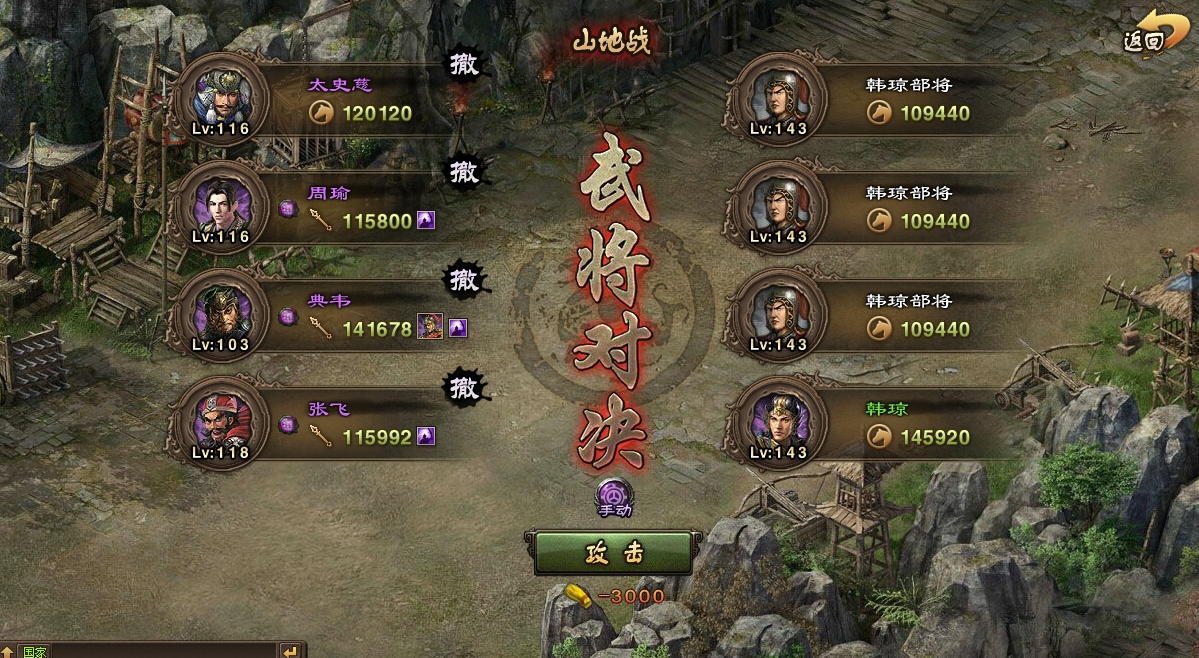Open the purple skill icon beside 周瑜's troop count
Screen dimensions: 1199x658
[426, 220]
